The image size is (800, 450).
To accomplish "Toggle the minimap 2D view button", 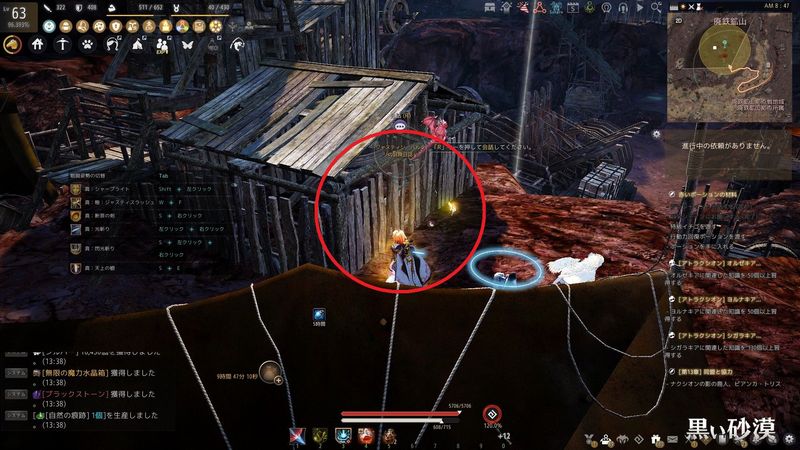I will coord(677,19).
